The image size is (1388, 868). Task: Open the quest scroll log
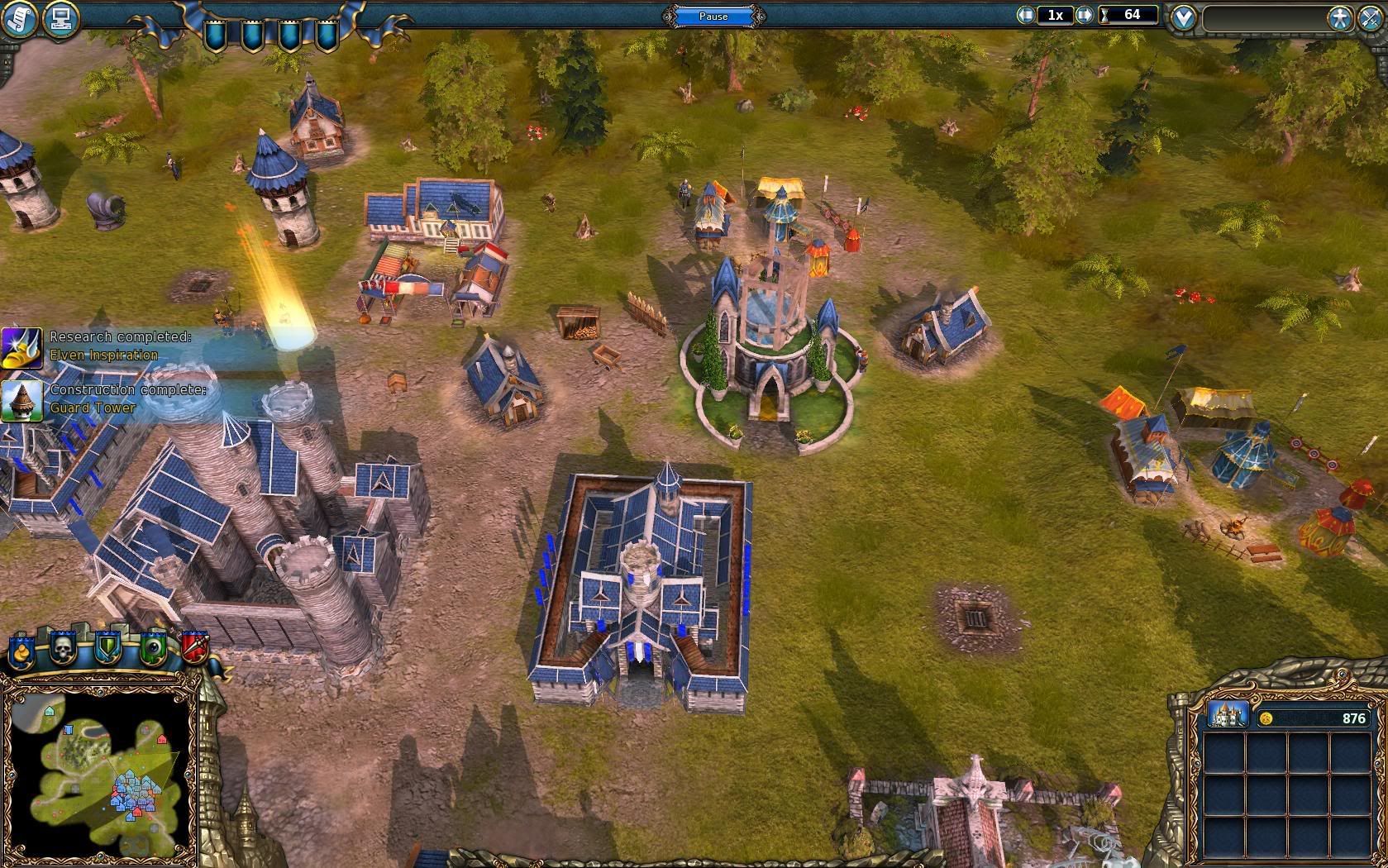click(x=20, y=17)
